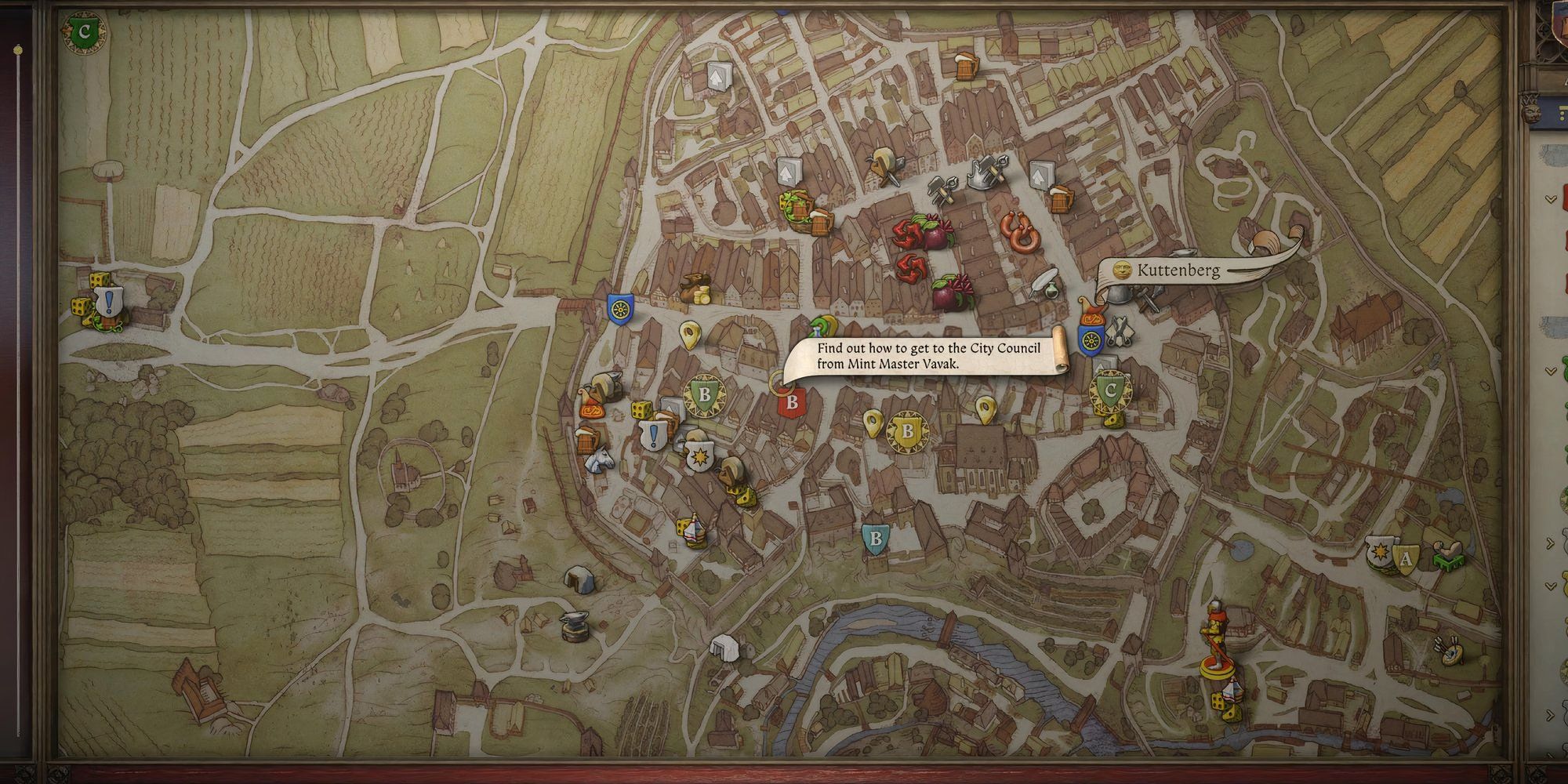Select the horse head trader marker
Image resolution: width=1568 pixels, height=784 pixels.
click(x=599, y=460)
